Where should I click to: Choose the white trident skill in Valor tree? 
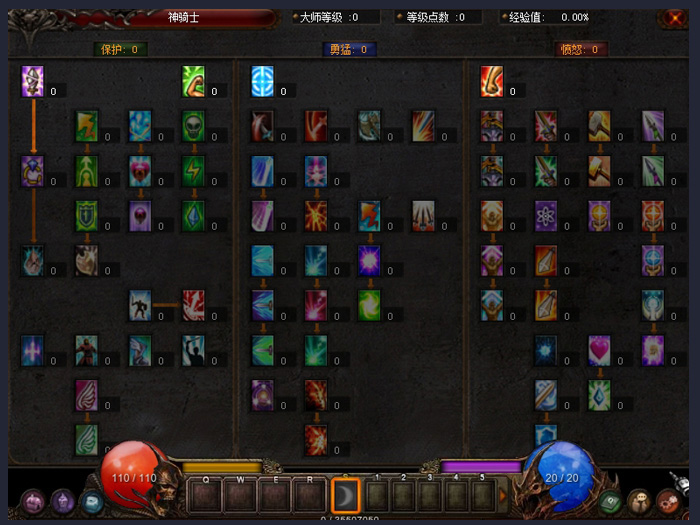tap(423, 215)
